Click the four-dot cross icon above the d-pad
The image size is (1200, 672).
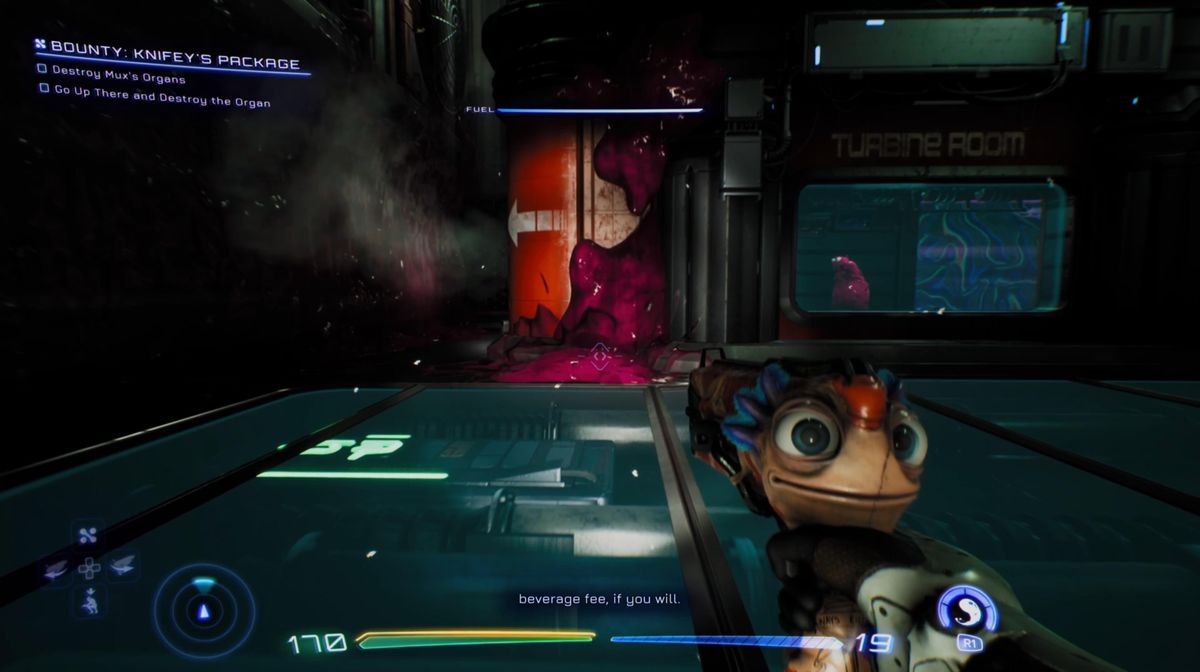(x=86, y=536)
